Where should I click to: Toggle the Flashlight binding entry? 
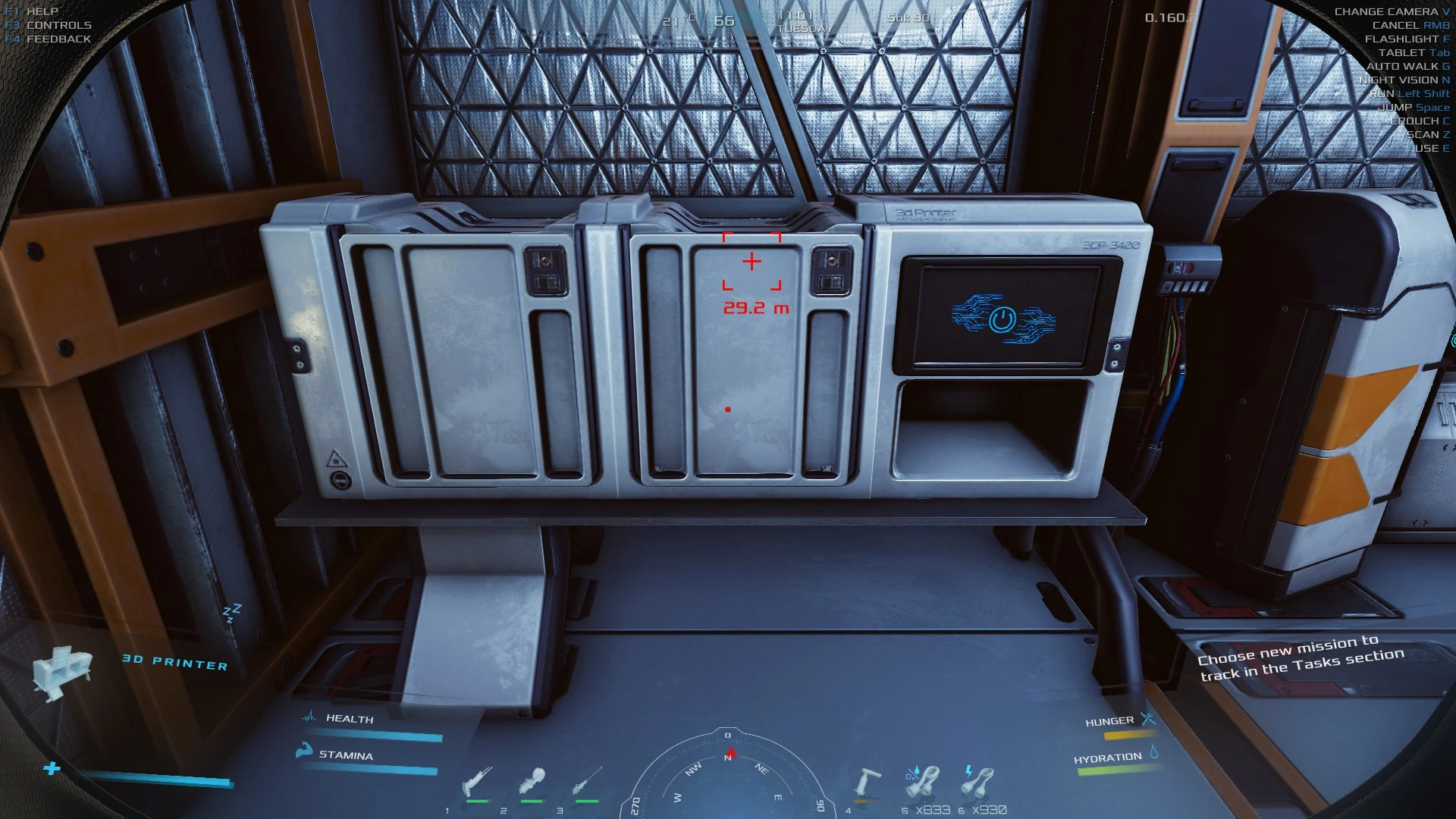[x=1407, y=39]
